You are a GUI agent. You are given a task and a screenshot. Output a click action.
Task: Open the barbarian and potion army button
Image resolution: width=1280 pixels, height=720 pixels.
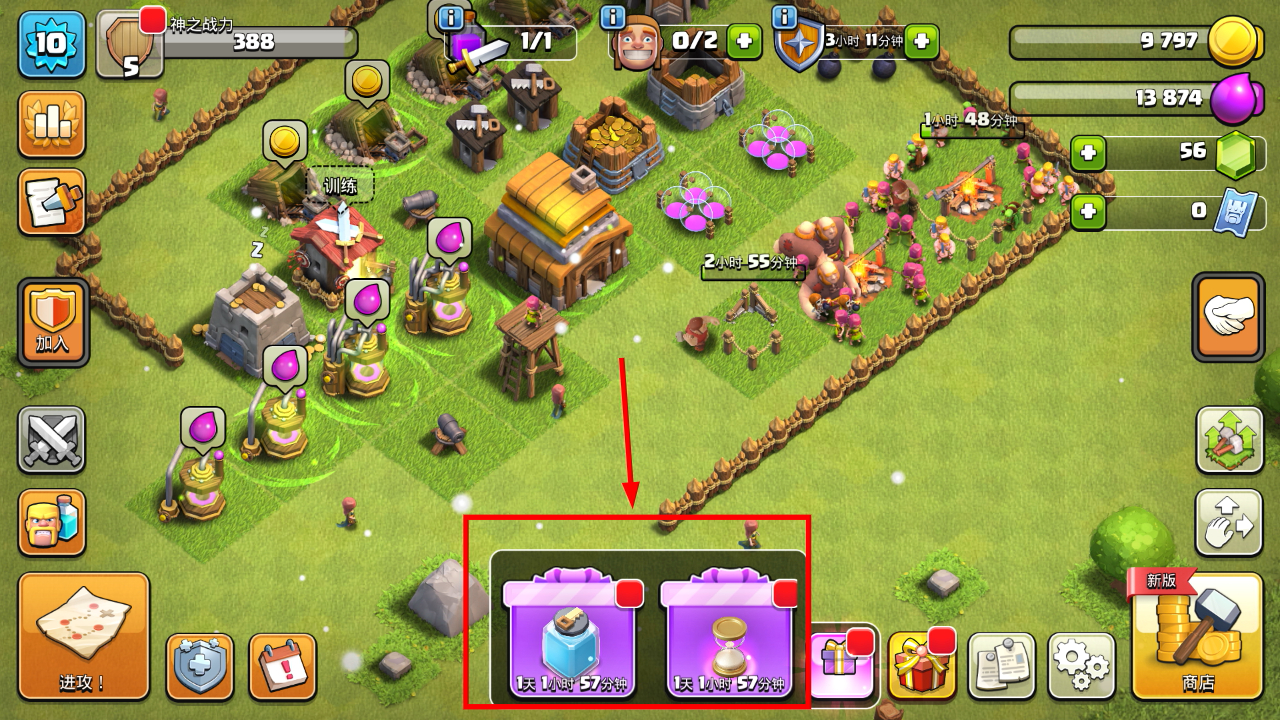pyautogui.click(x=51, y=522)
